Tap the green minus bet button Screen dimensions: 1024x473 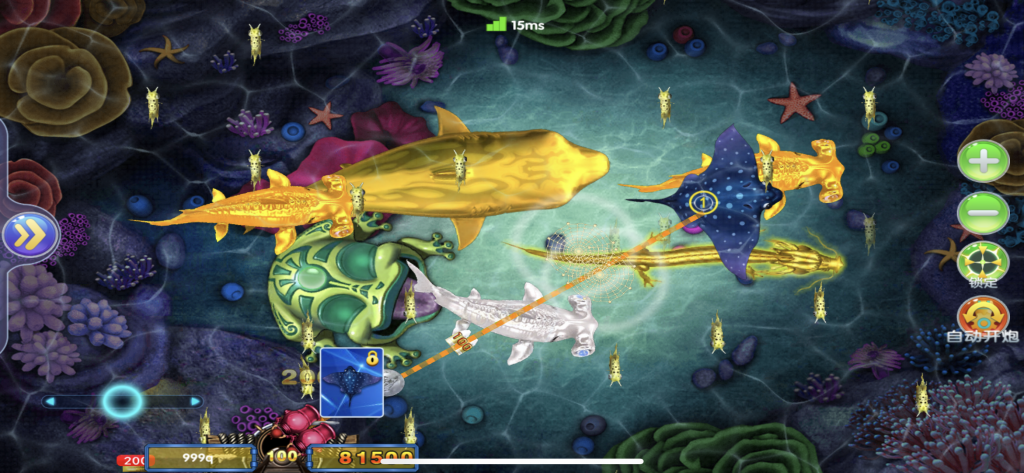[x=983, y=212]
